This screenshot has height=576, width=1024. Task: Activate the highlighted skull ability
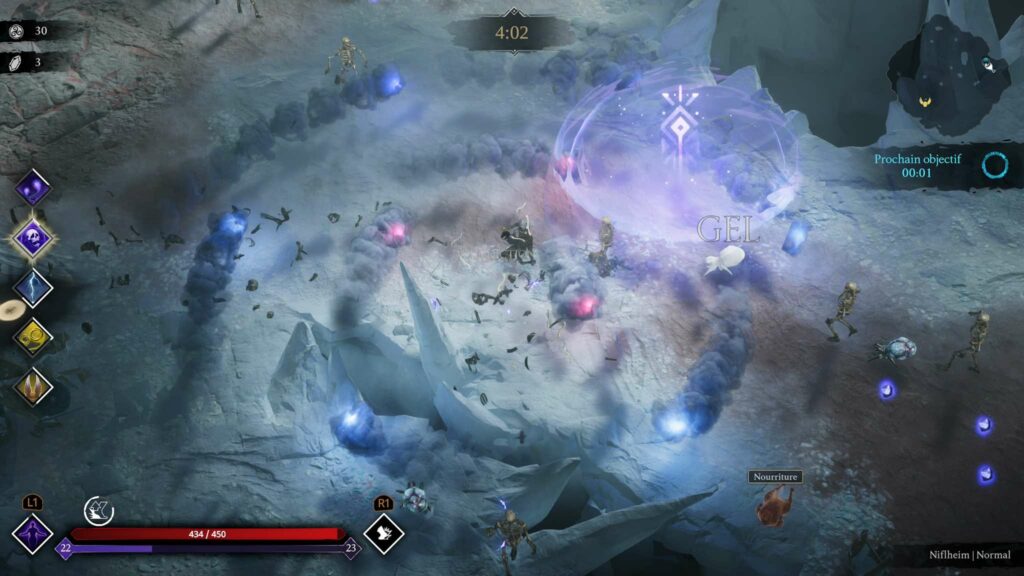click(x=33, y=238)
